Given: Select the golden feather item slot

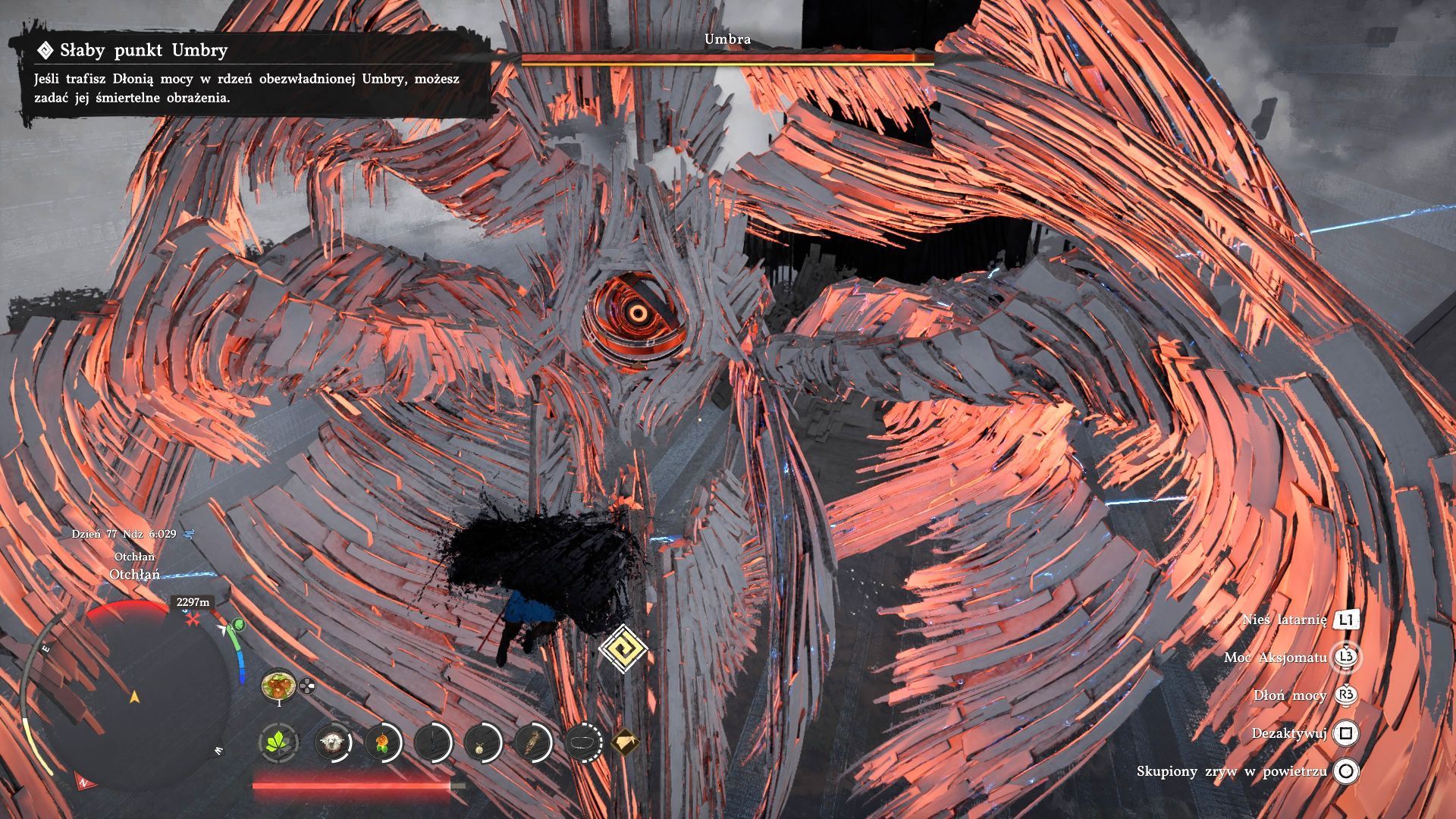Looking at the screenshot, I should [x=532, y=742].
